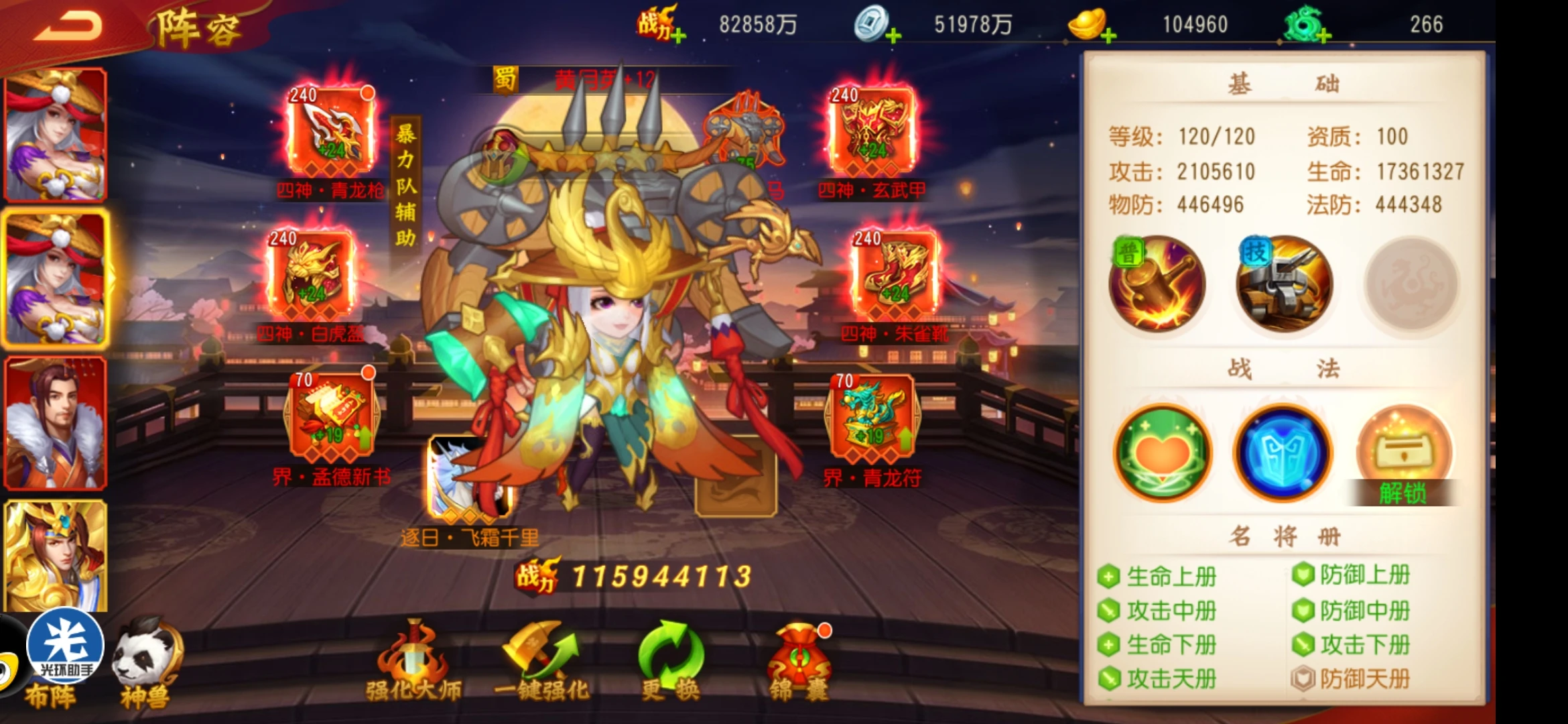Add gold ingots with plus button
The height and width of the screenshot is (724, 1568).
pyautogui.click(x=1108, y=35)
